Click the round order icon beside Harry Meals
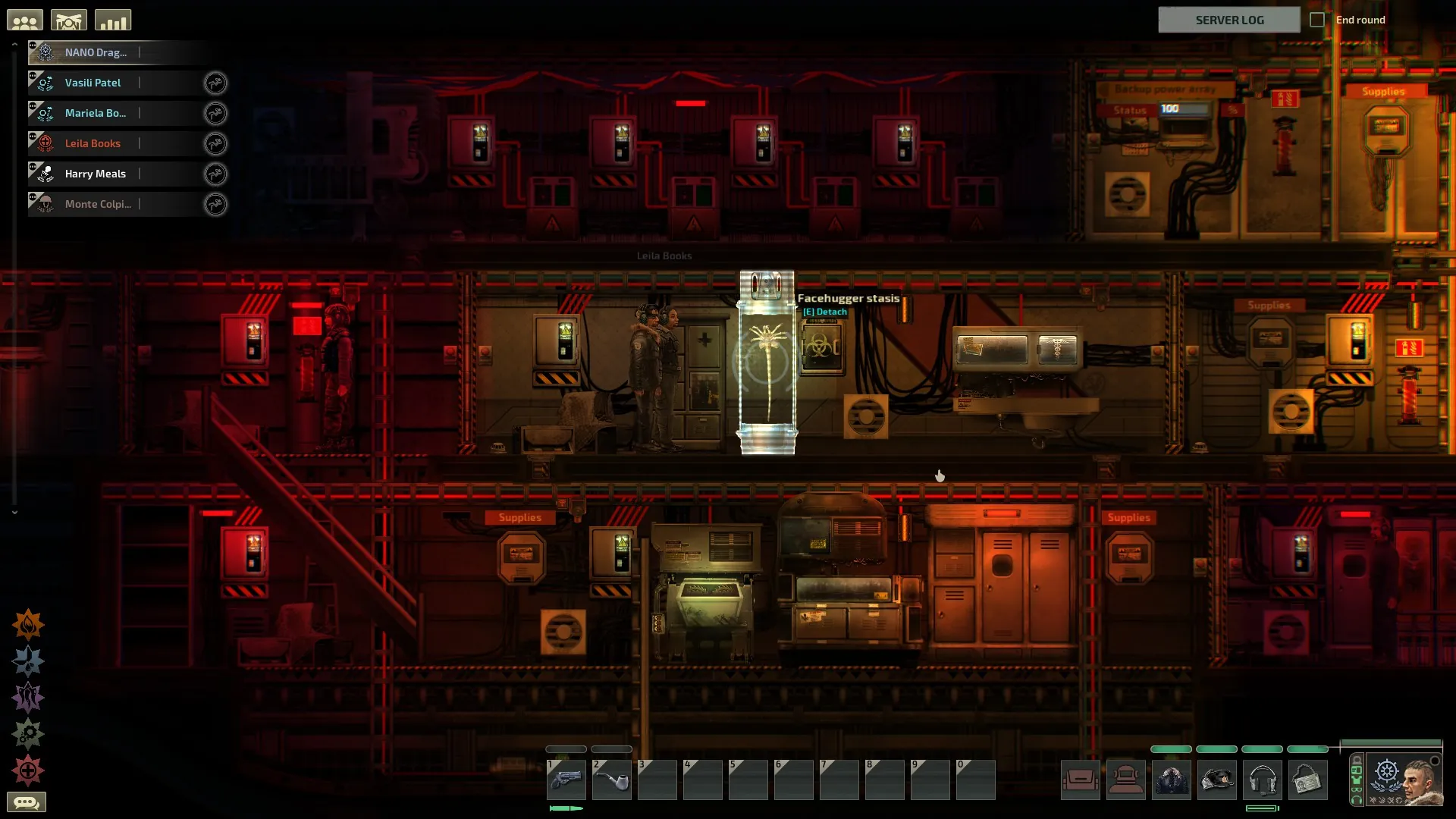Viewport: 1456px width, 819px height. click(215, 174)
